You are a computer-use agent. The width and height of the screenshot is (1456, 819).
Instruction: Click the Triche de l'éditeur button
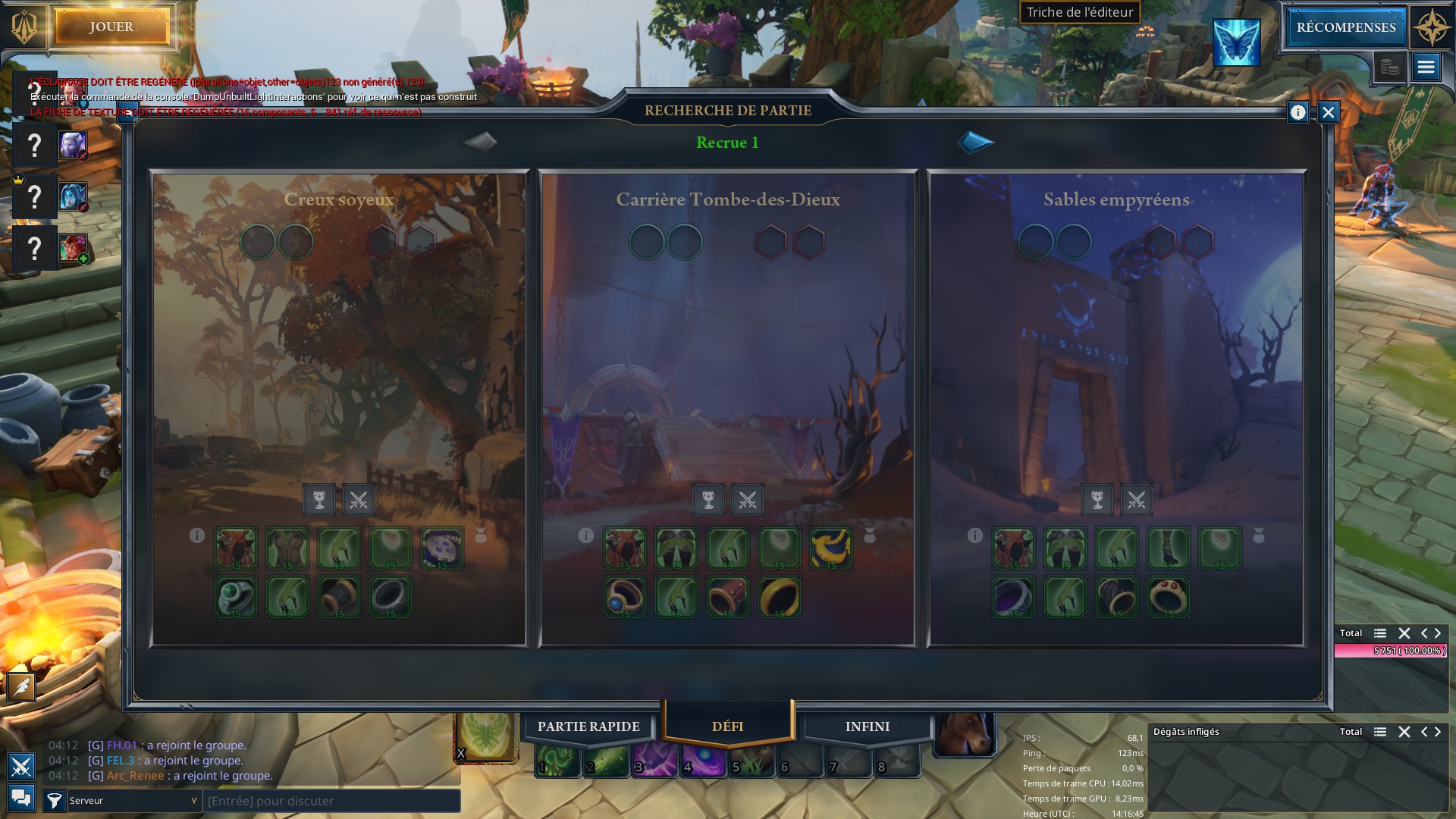tap(1079, 12)
